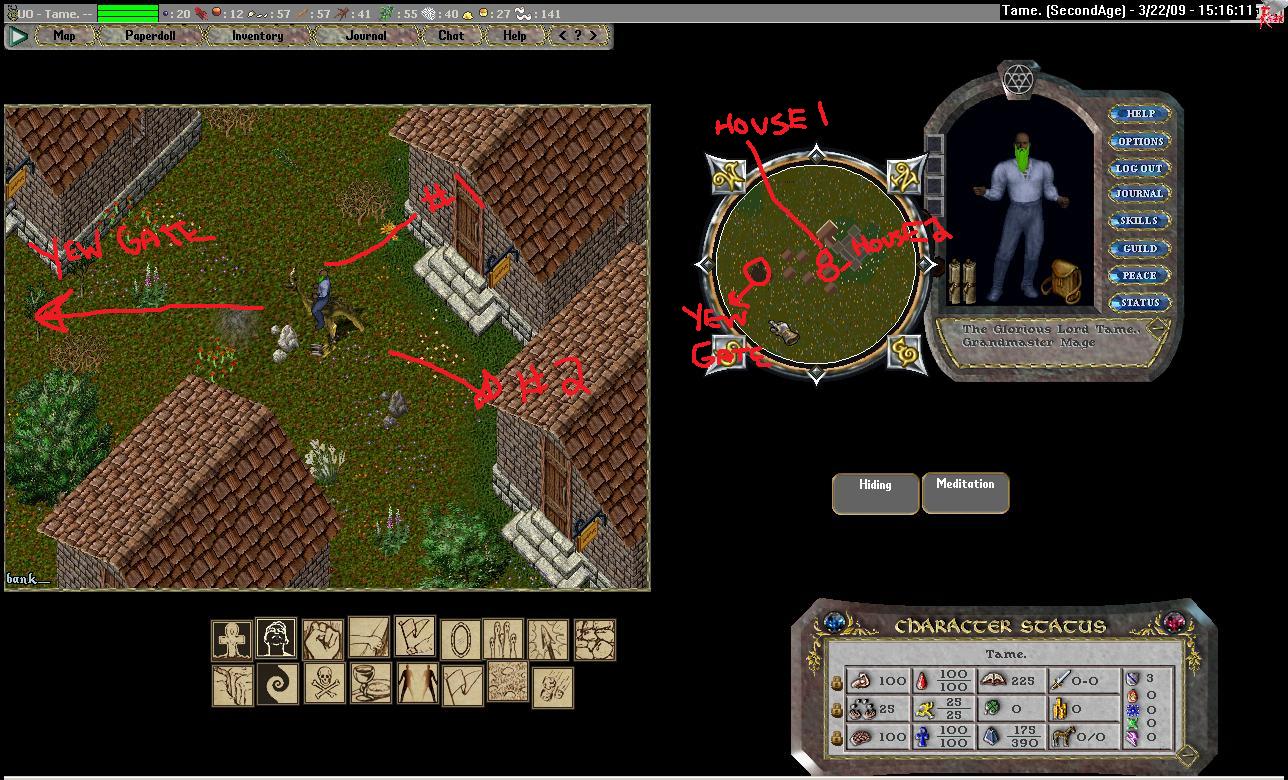Cast the goblet and bread food spell

click(x=370, y=683)
